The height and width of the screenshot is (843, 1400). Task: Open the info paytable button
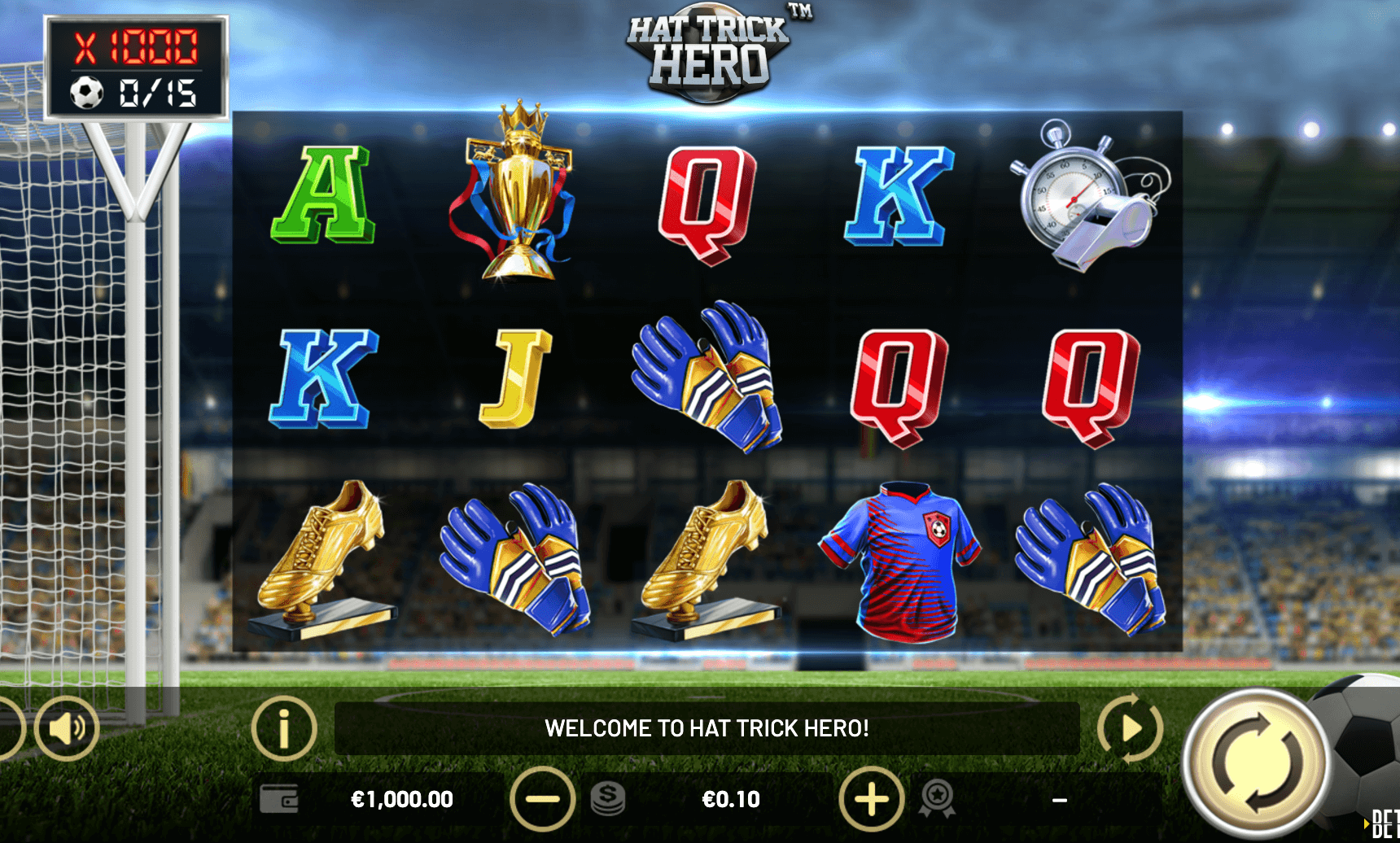(283, 728)
